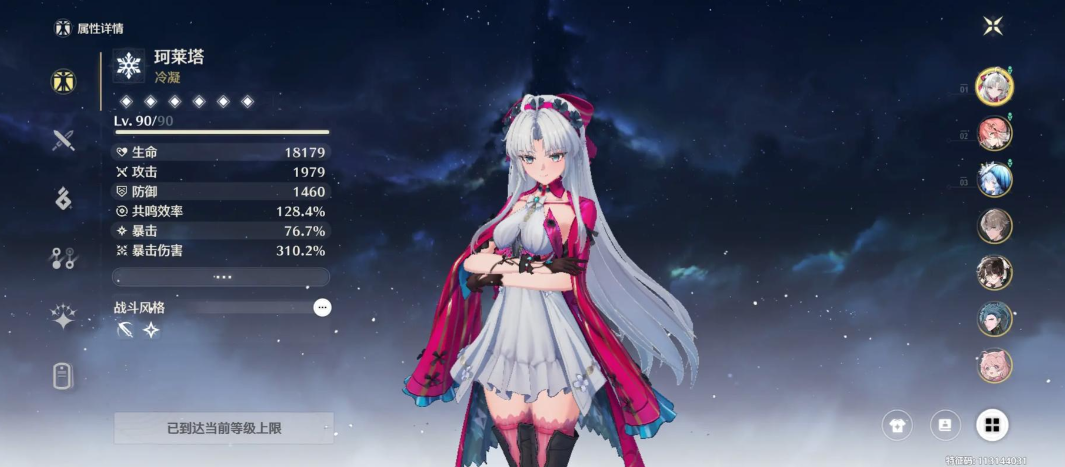Select the ash-brown-haired character portrait
The height and width of the screenshot is (467, 1065).
point(995,225)
